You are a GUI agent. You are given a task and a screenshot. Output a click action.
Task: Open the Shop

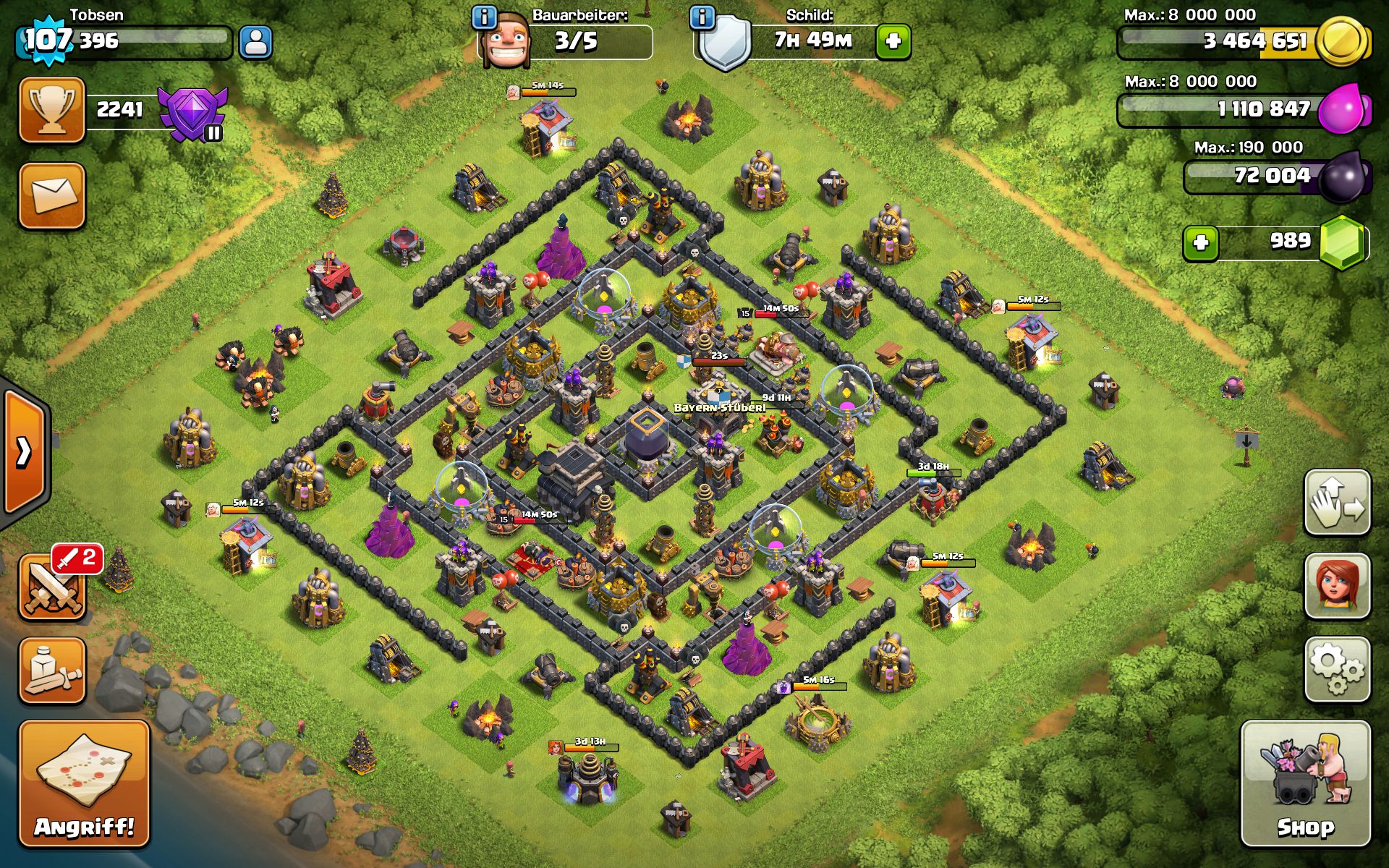(x=1305, y=783)
